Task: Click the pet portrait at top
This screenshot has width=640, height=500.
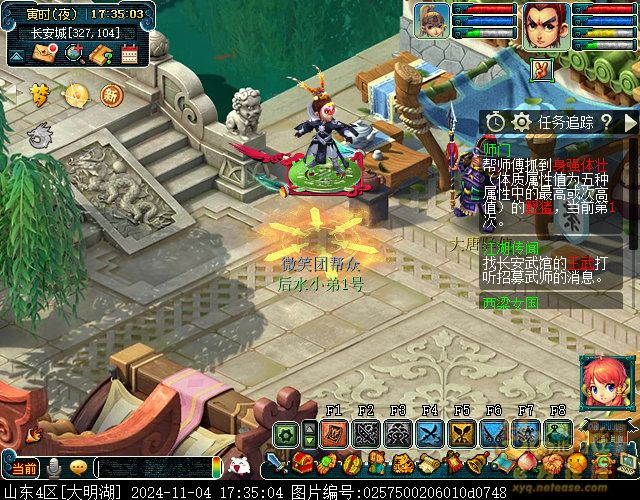Action: tap(434, 21)
